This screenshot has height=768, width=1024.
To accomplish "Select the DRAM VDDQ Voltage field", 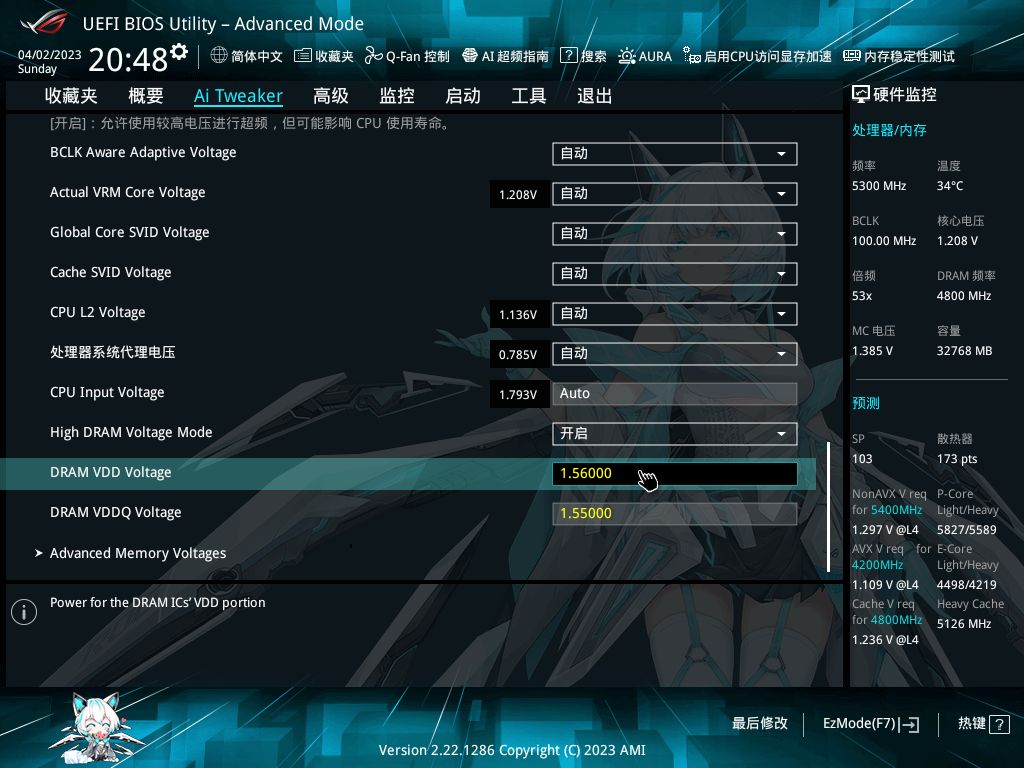I will click(674, 513).
